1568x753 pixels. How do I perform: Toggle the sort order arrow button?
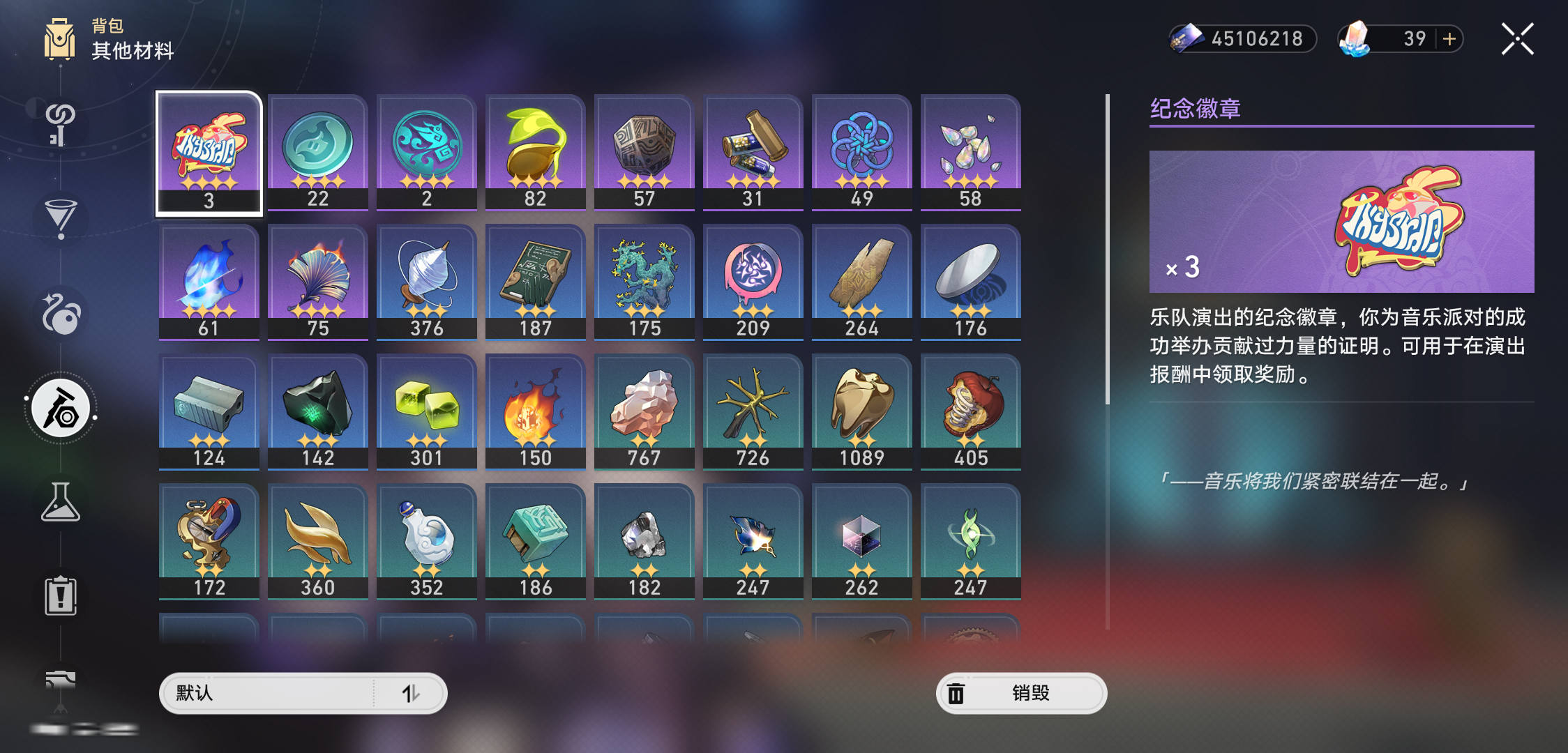tap(411, 693)
